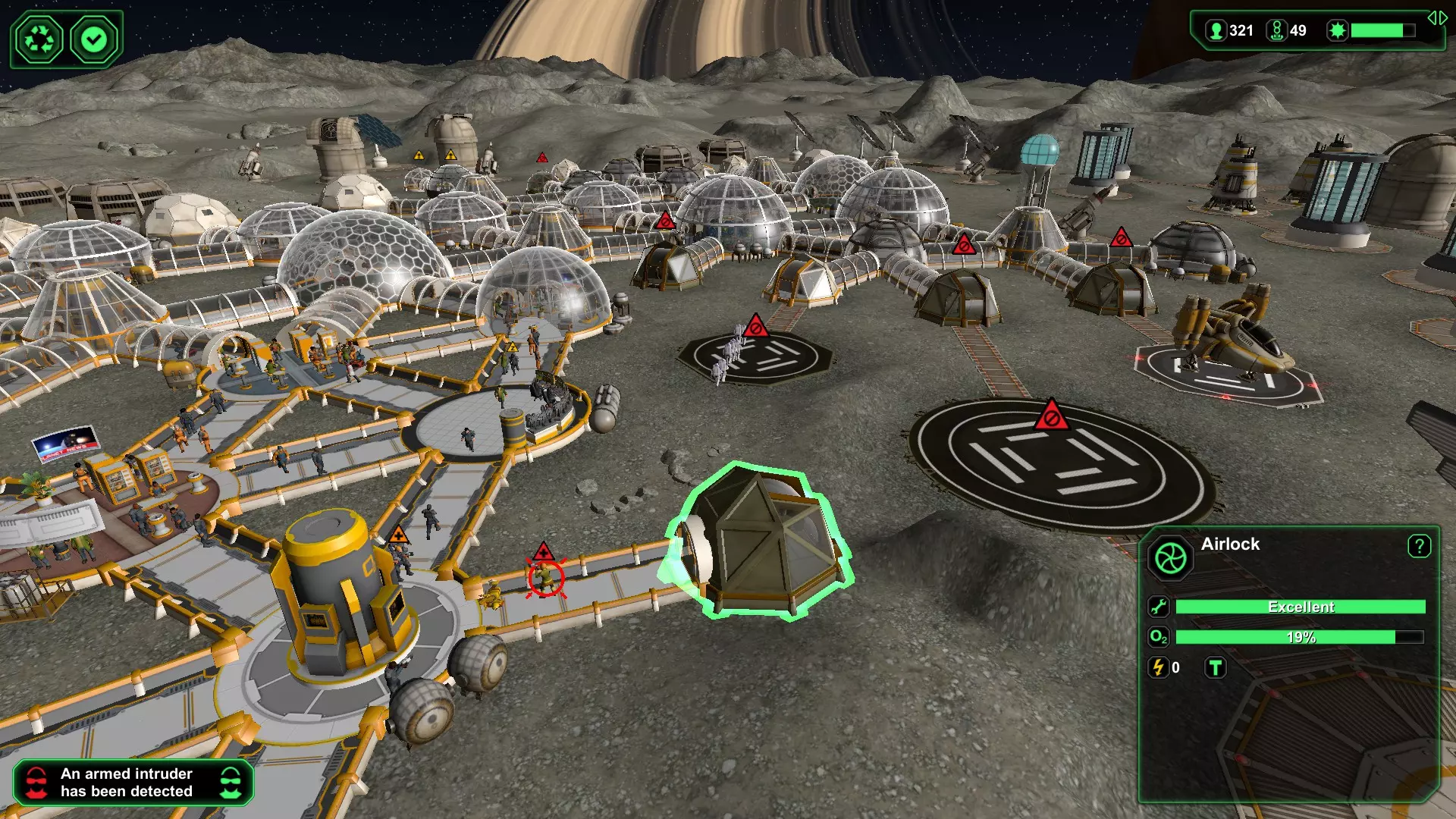
Task: Open the colonist population icon
Action: pyautogui.click(x=1216, y=30)
